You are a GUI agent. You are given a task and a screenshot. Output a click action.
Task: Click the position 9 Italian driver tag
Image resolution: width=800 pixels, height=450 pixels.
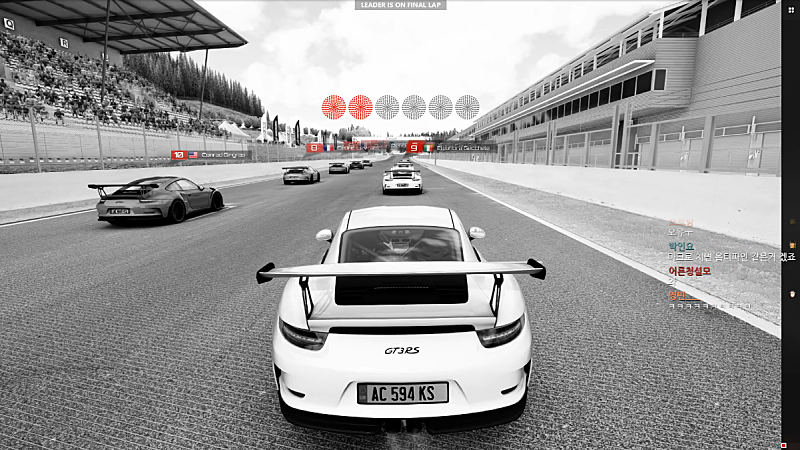(x=451, y=147)
